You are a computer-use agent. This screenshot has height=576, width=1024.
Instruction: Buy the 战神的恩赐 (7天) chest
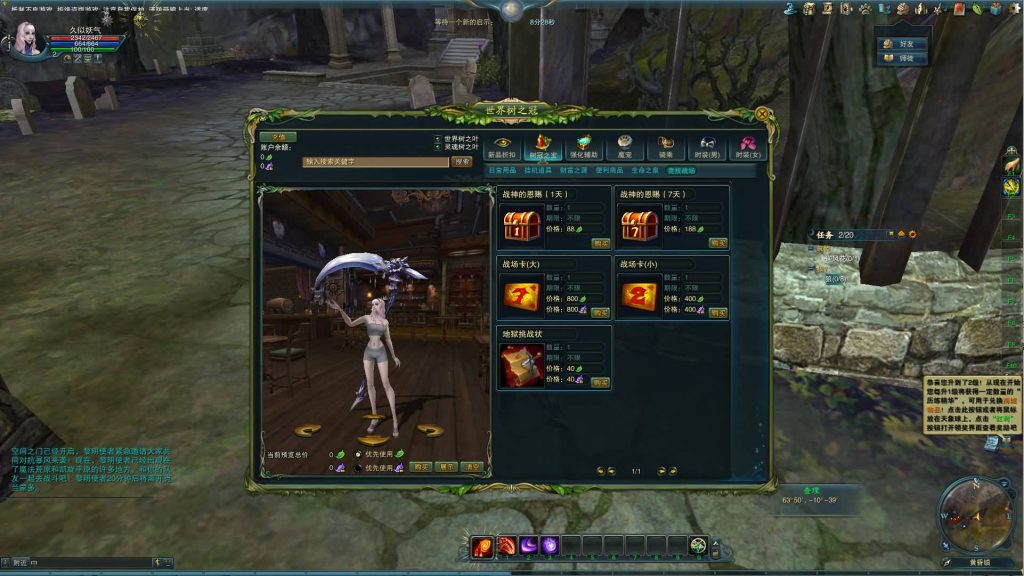(x=718, y=243)
